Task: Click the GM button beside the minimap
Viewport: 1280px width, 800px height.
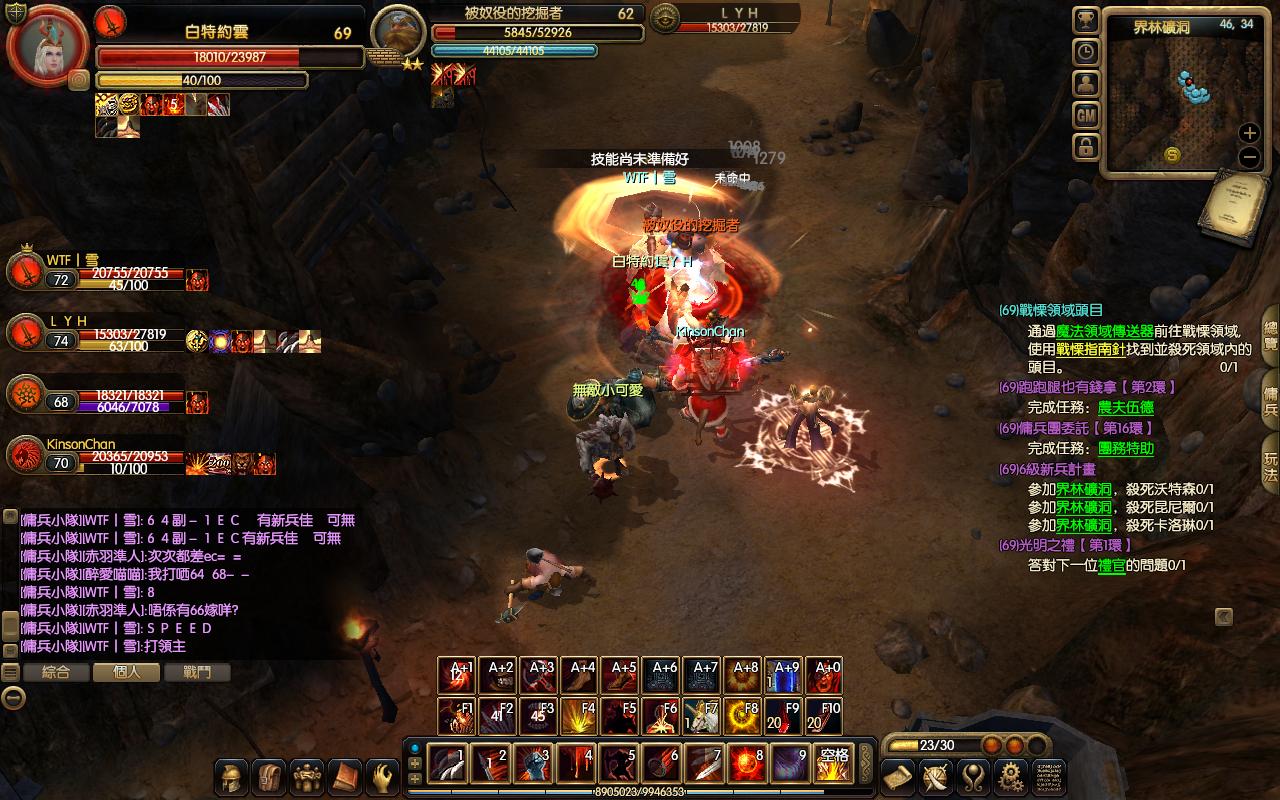Action: tap(1086, 116)
